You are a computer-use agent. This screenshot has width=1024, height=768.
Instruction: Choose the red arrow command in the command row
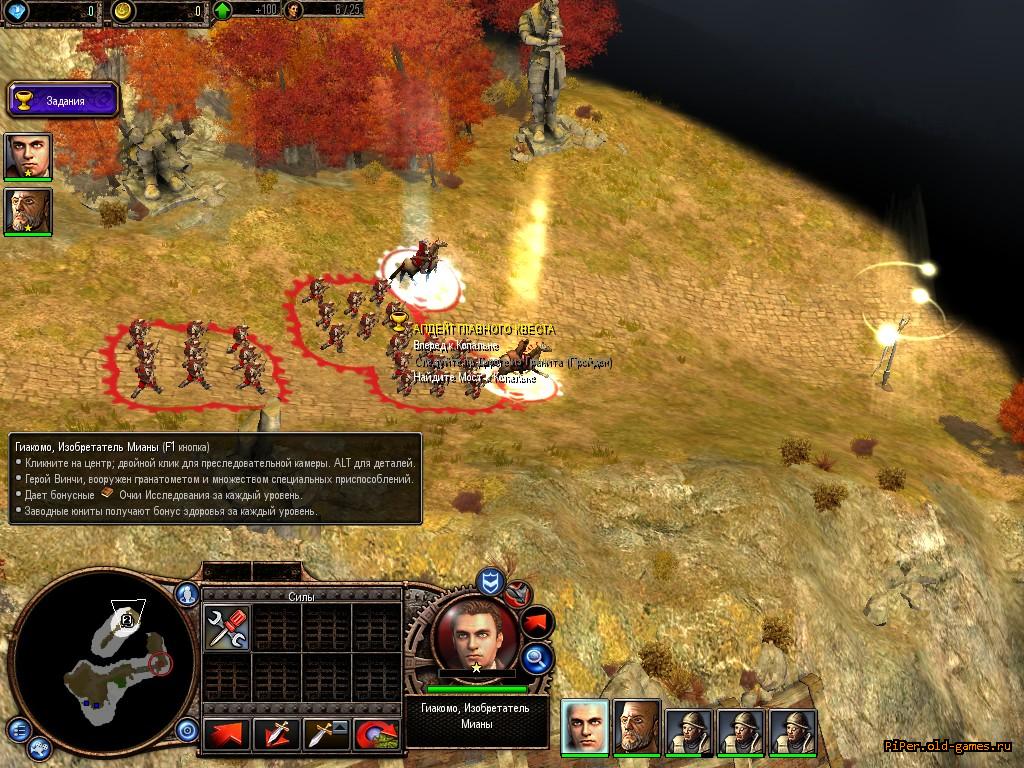tap(227, 736)
